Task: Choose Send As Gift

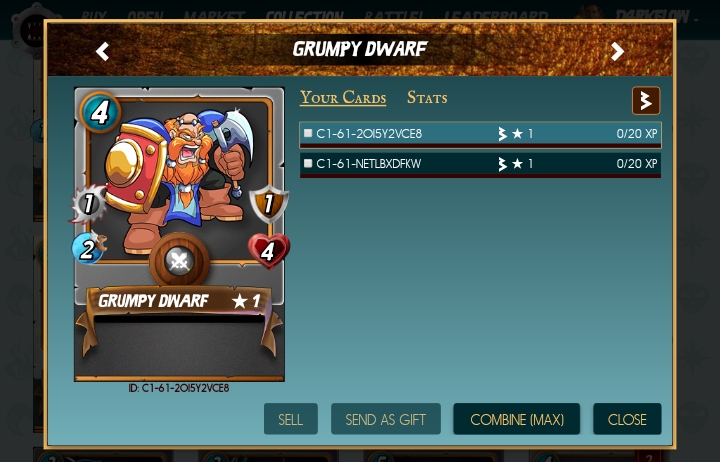Action: coord(385,419)
